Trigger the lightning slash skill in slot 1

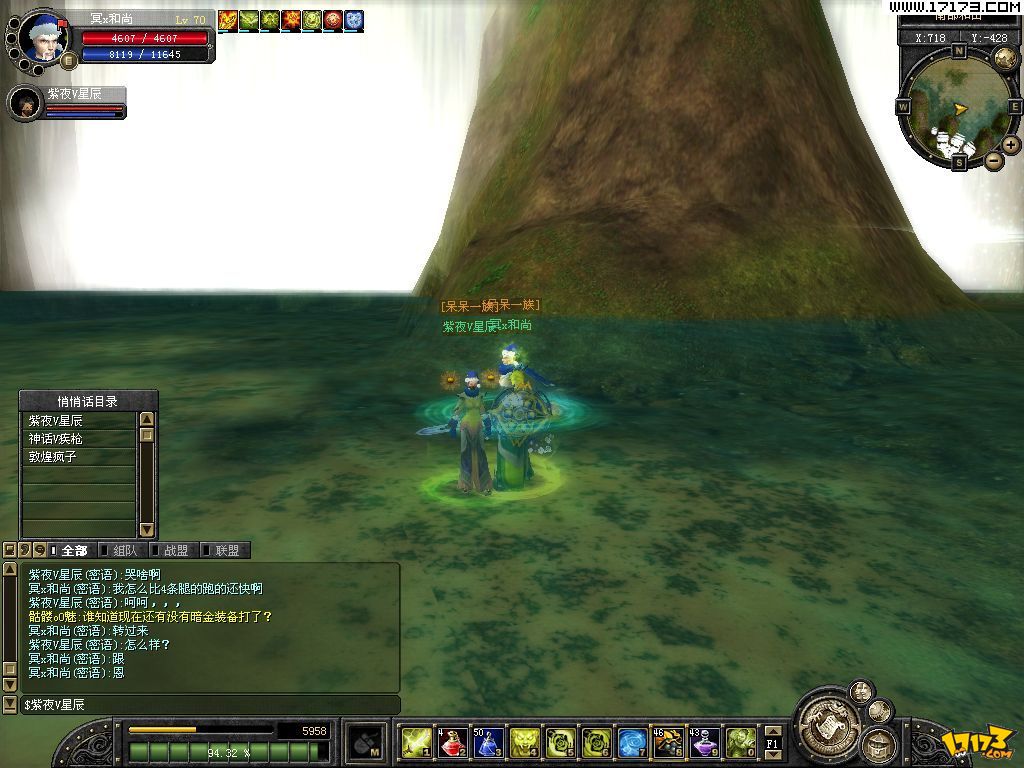416,742
